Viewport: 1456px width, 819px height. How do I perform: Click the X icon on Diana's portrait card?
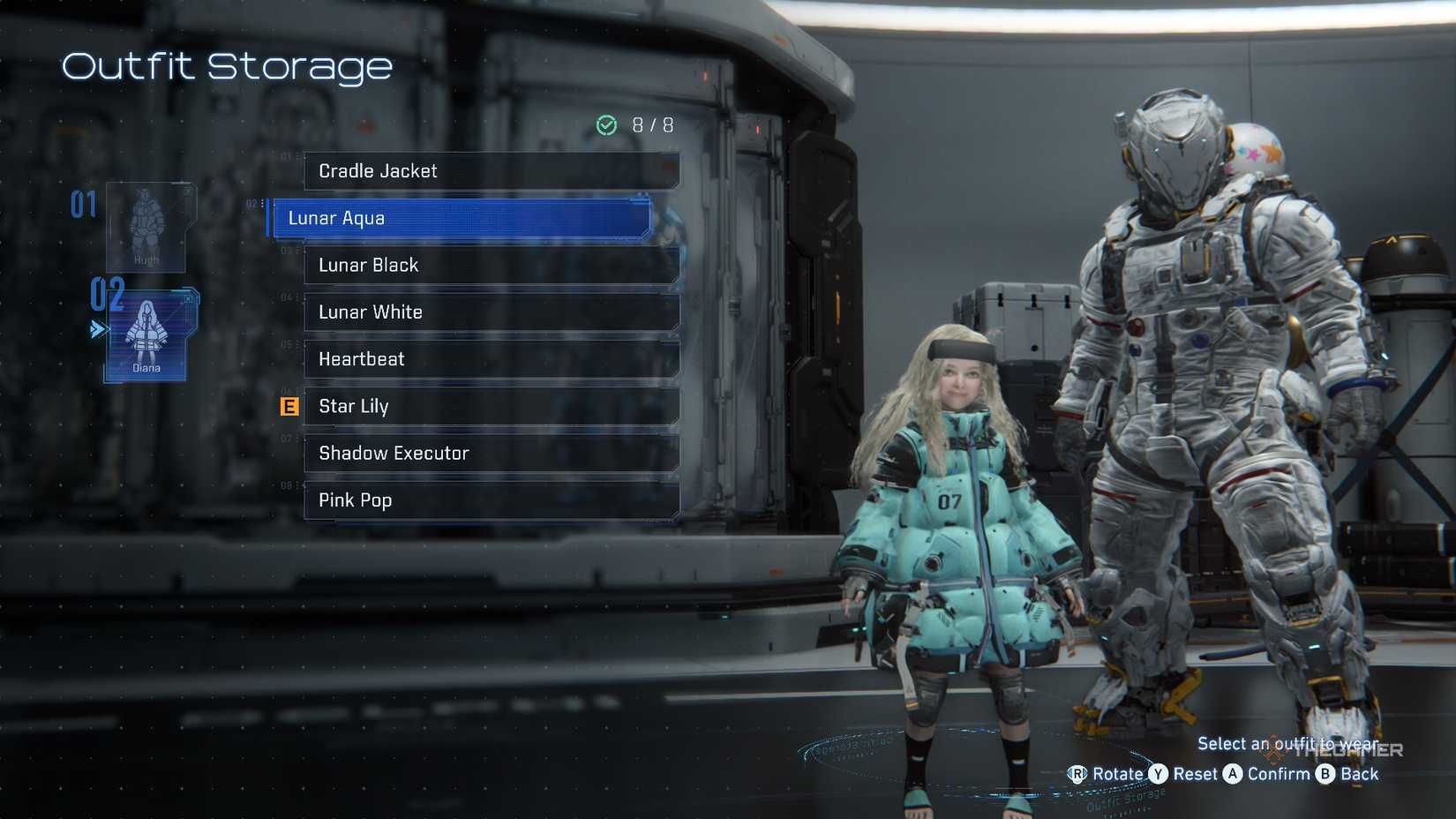[189, 298]
